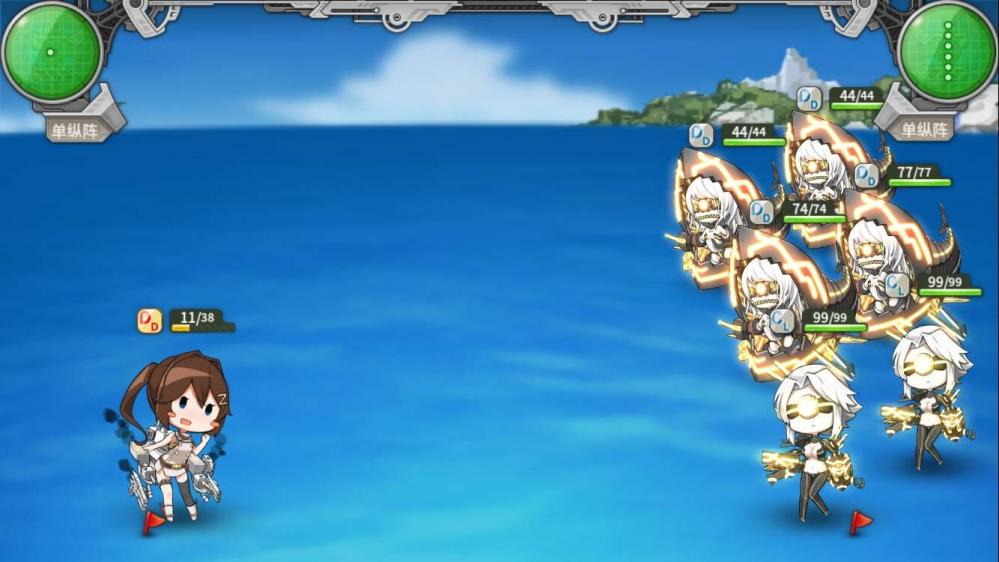Viewport: 999px width, 562px height.
Task: Click the radar showing a single dot
Action: tap(51, 51)
